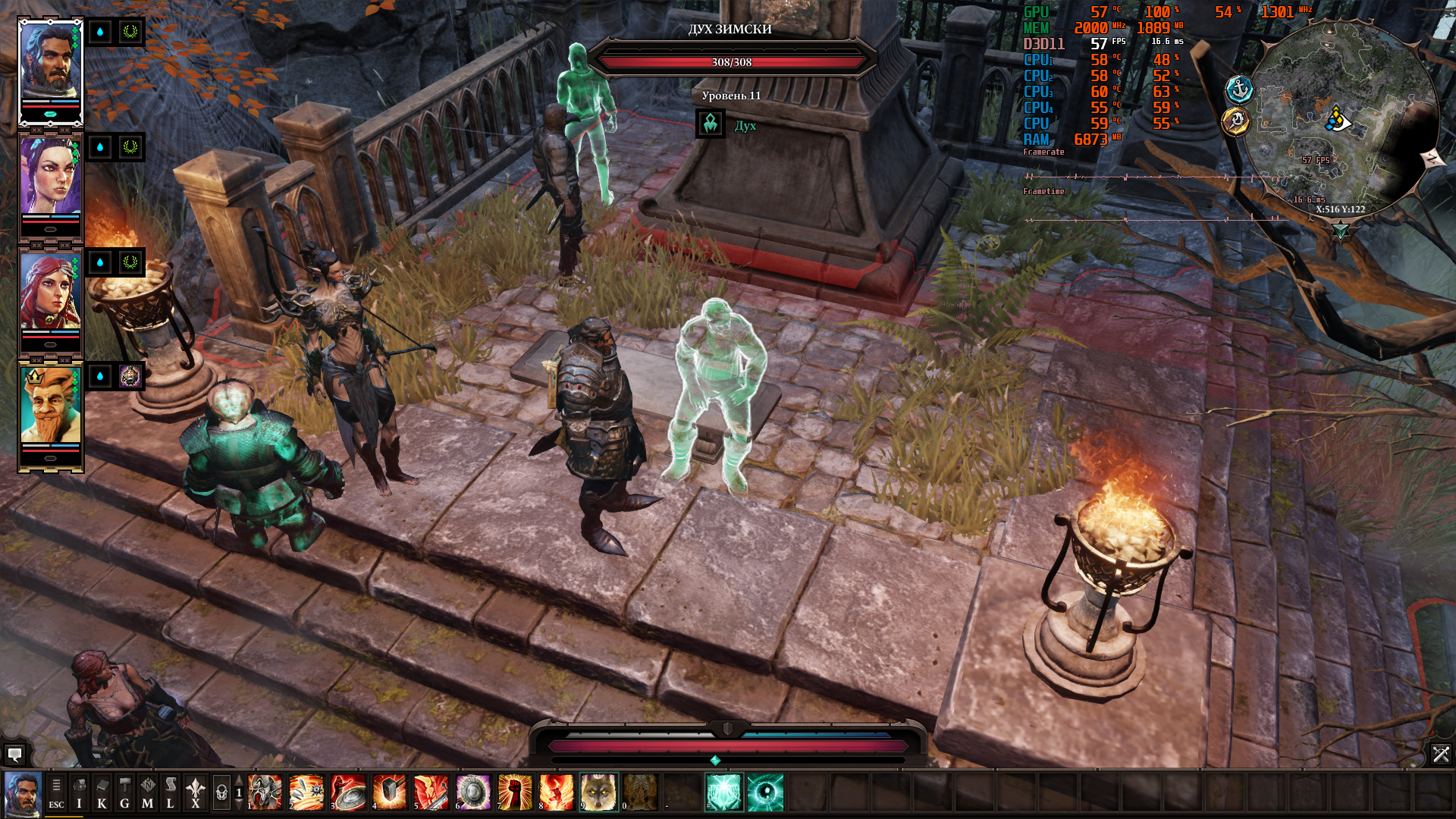
Task: Activate the horned helmet skill in slot 1
Action: [x=265, y=793]
